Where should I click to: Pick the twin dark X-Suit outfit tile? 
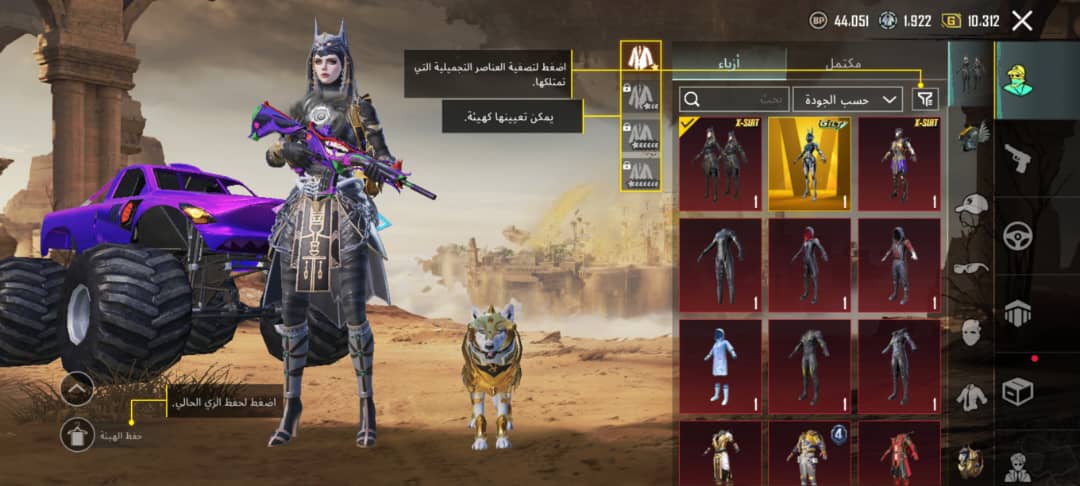coord(720,163)
